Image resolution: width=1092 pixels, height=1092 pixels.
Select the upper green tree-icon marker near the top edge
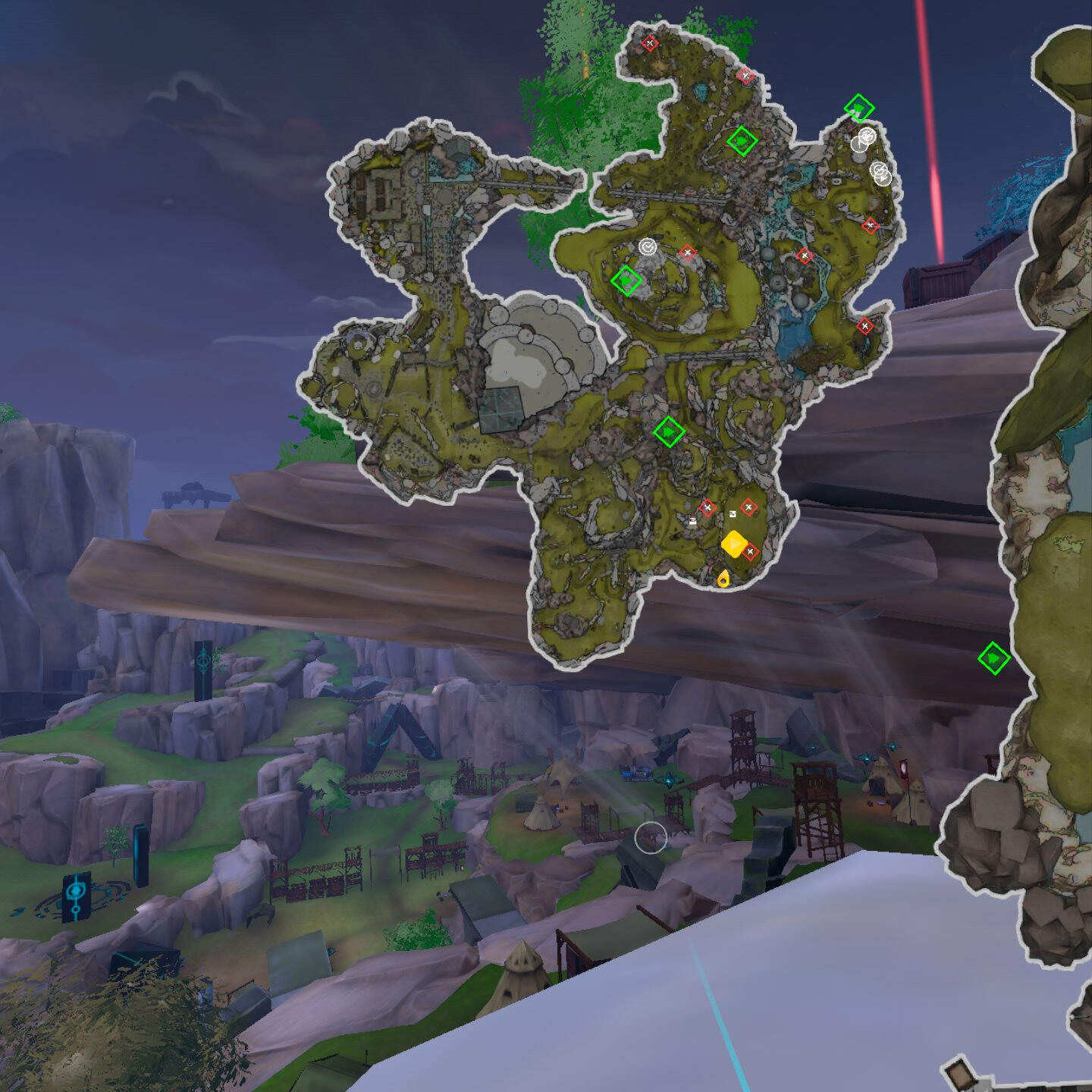click(x=742, y=142)
